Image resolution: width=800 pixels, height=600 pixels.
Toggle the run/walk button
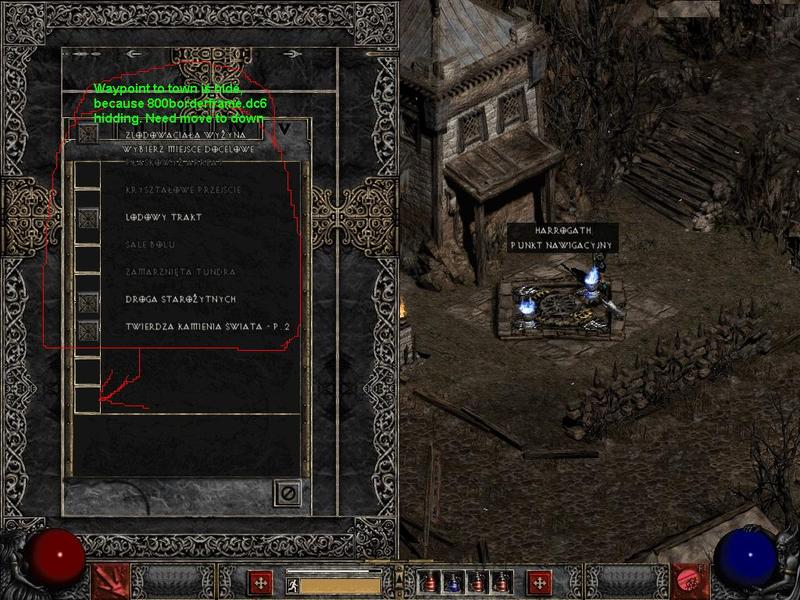pos(293,582)
